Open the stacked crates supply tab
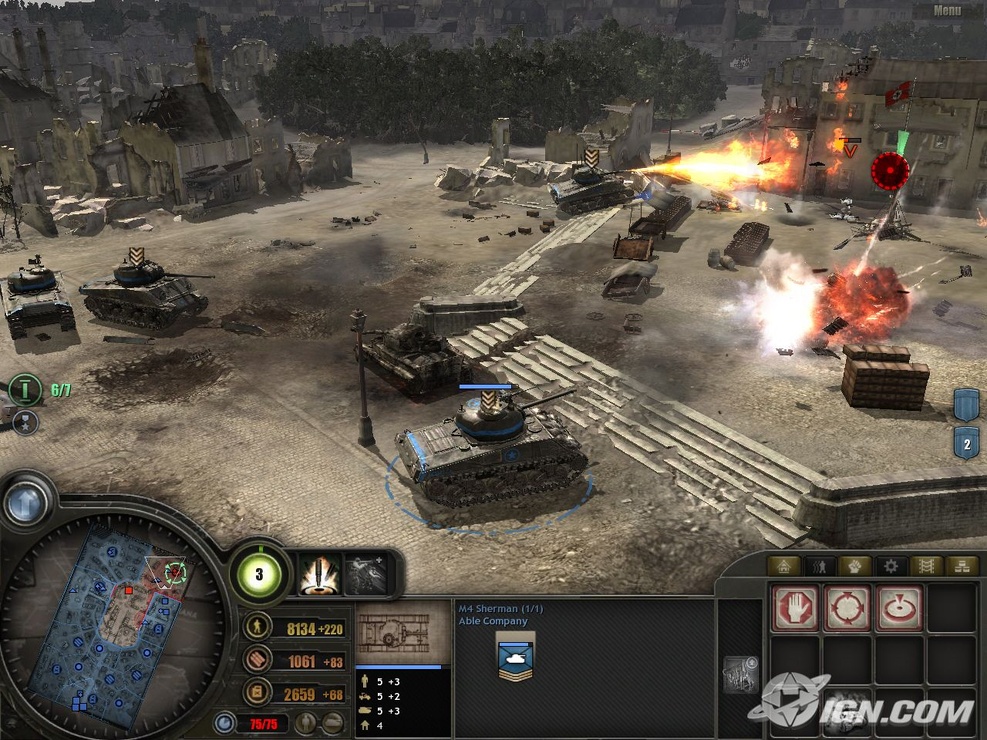This screenshot has width=987, height=740. 961,567
